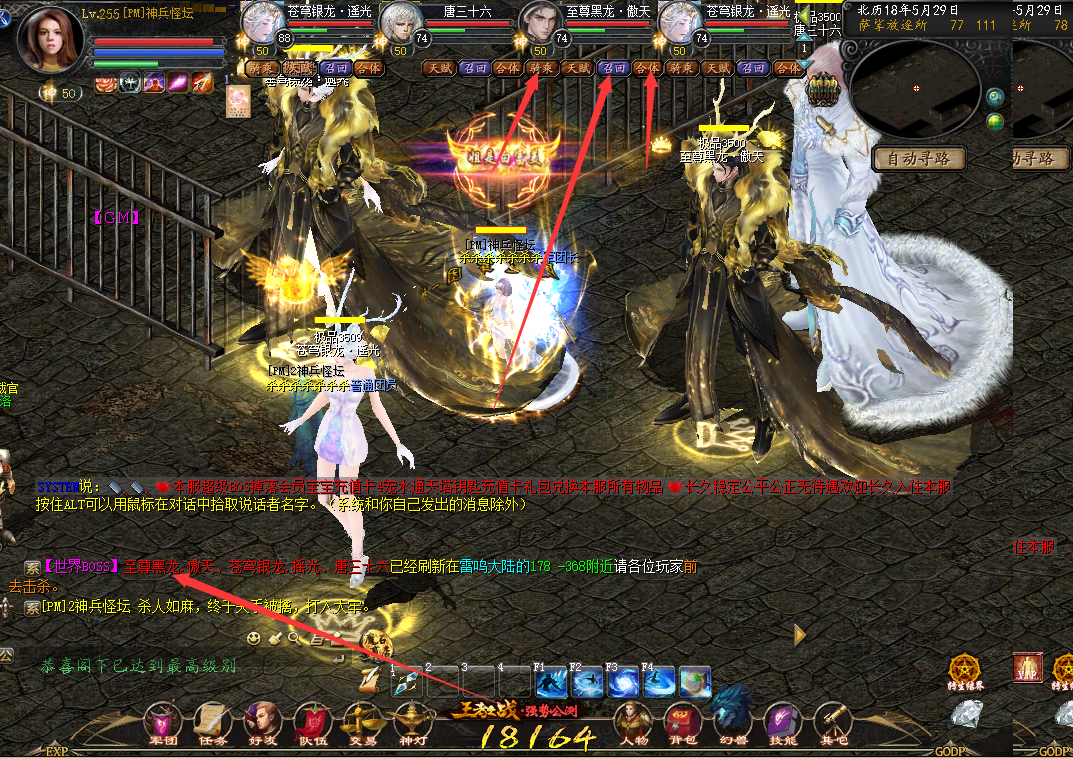This screenshot has height=758, width=1073.
Task: Click the magnifier button beside the minimap
Action: (x=994, y=97)
